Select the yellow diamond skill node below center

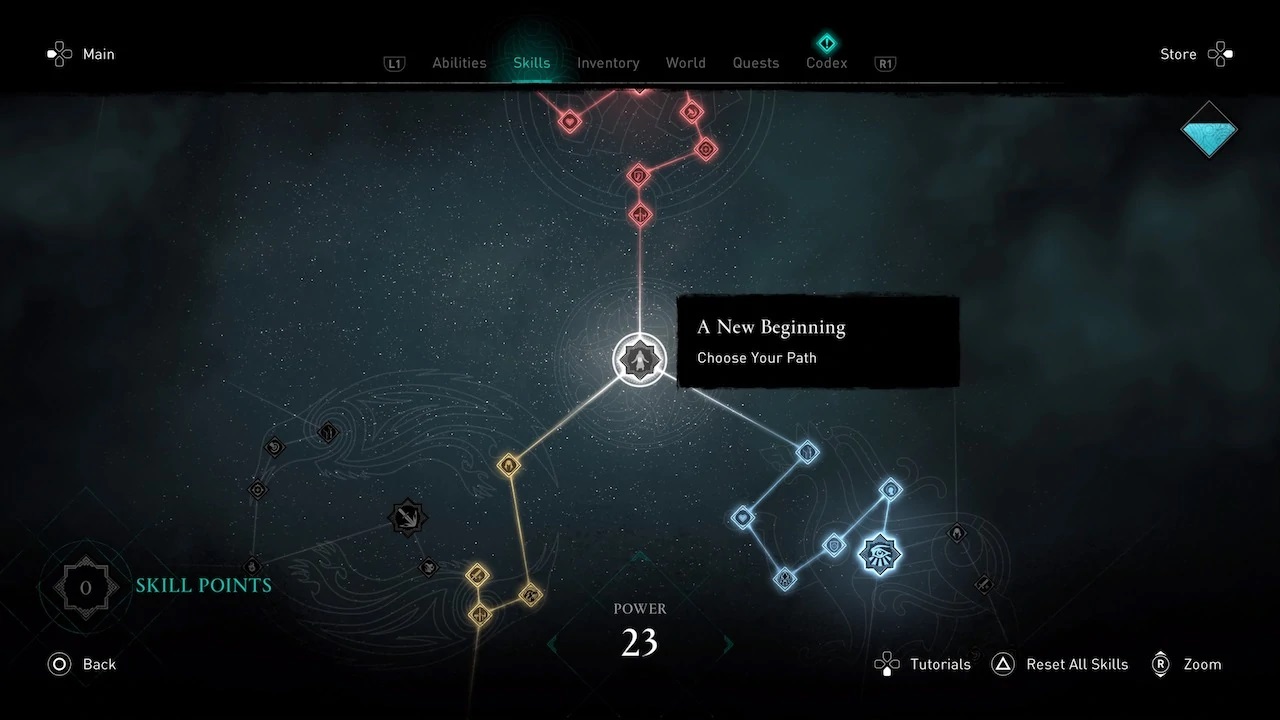tap(510, 464)
